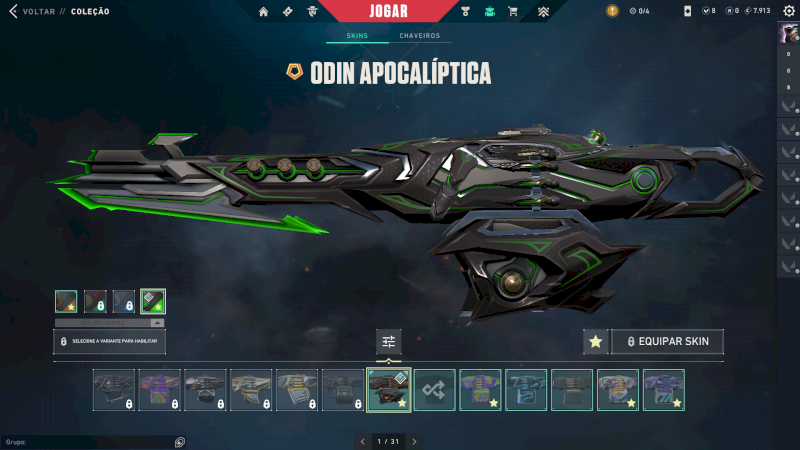The width and height of the screenshot is (800, 450).
Task: Select the random shuffle skin tile
Action: [434, 390]
